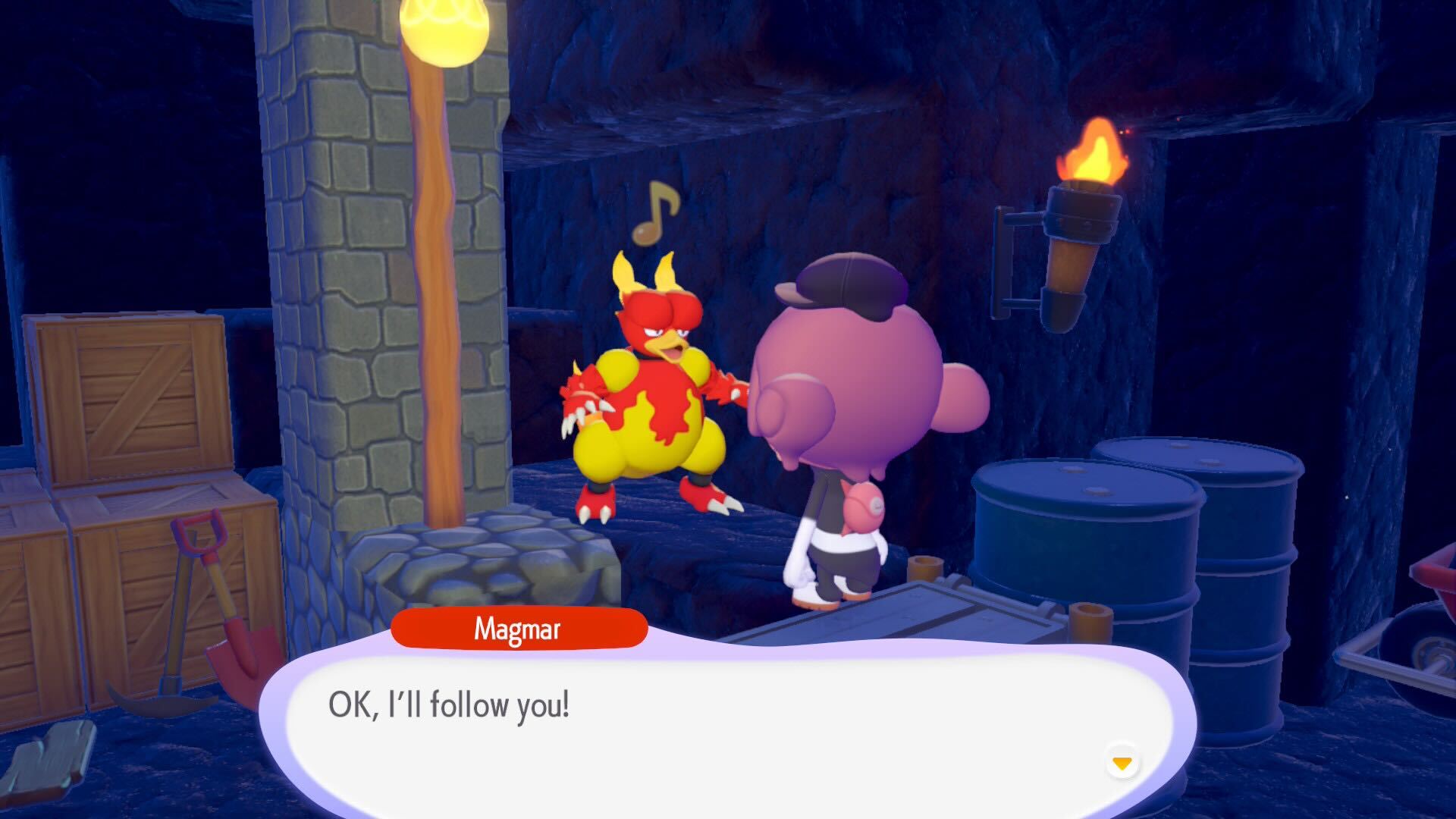Viewport: 1456px width, 819px height.
Task: Select the wall-mounted torch with flame
Action: pyautogui.click(x=1078, y=227)
